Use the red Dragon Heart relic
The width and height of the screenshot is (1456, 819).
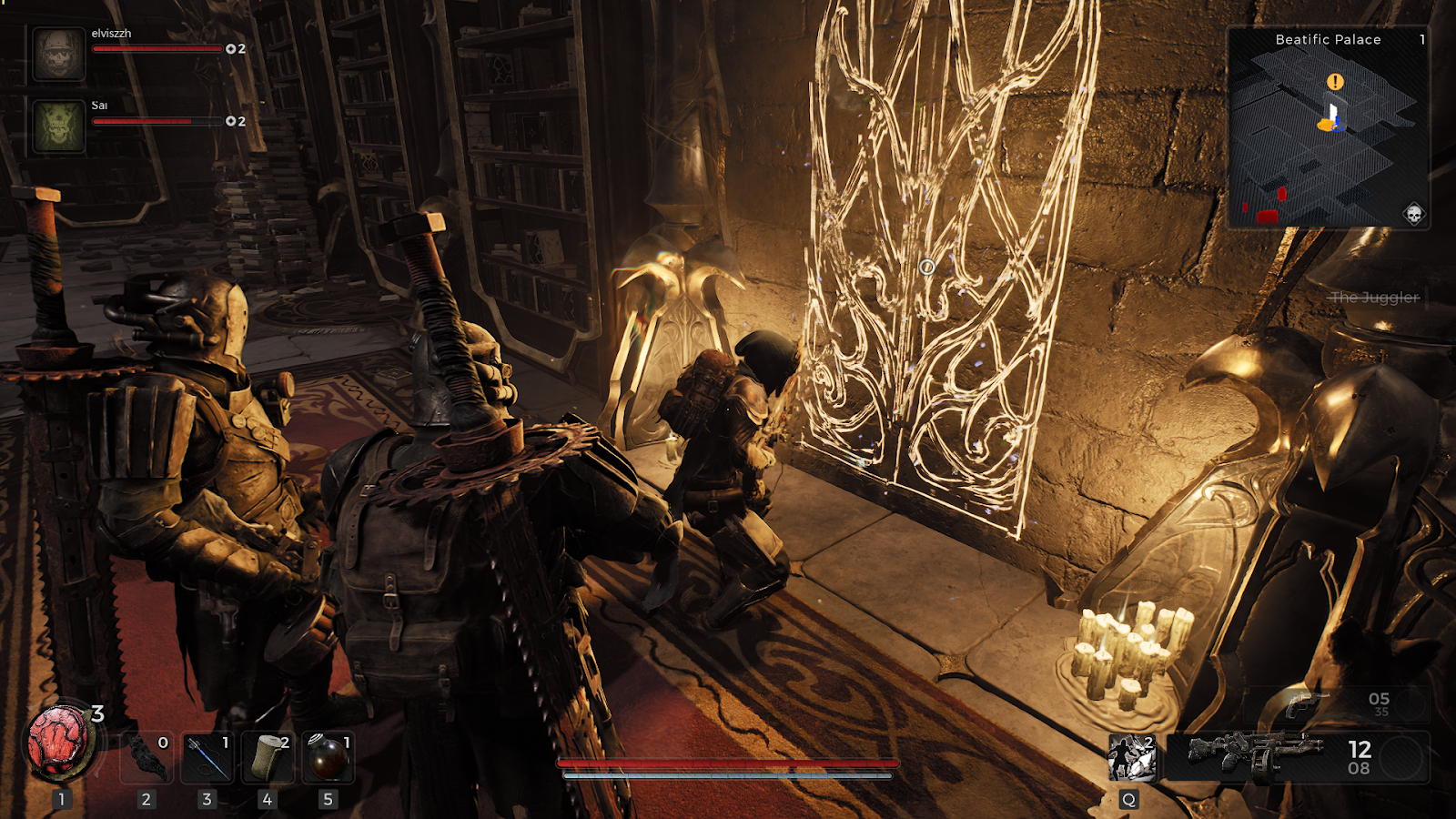60,743
